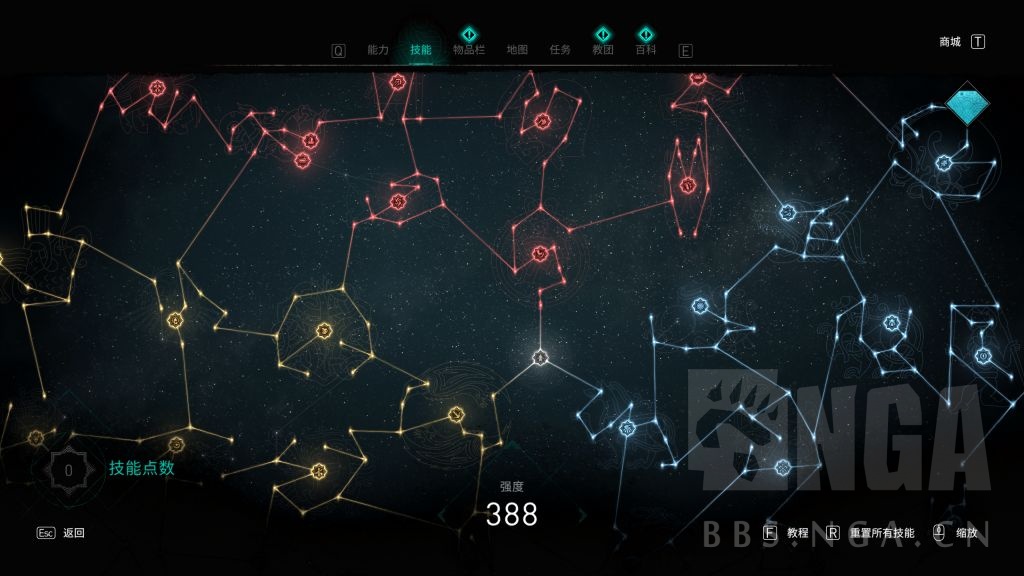
Task: Select the 技能 tab
Action: (420, 50)
